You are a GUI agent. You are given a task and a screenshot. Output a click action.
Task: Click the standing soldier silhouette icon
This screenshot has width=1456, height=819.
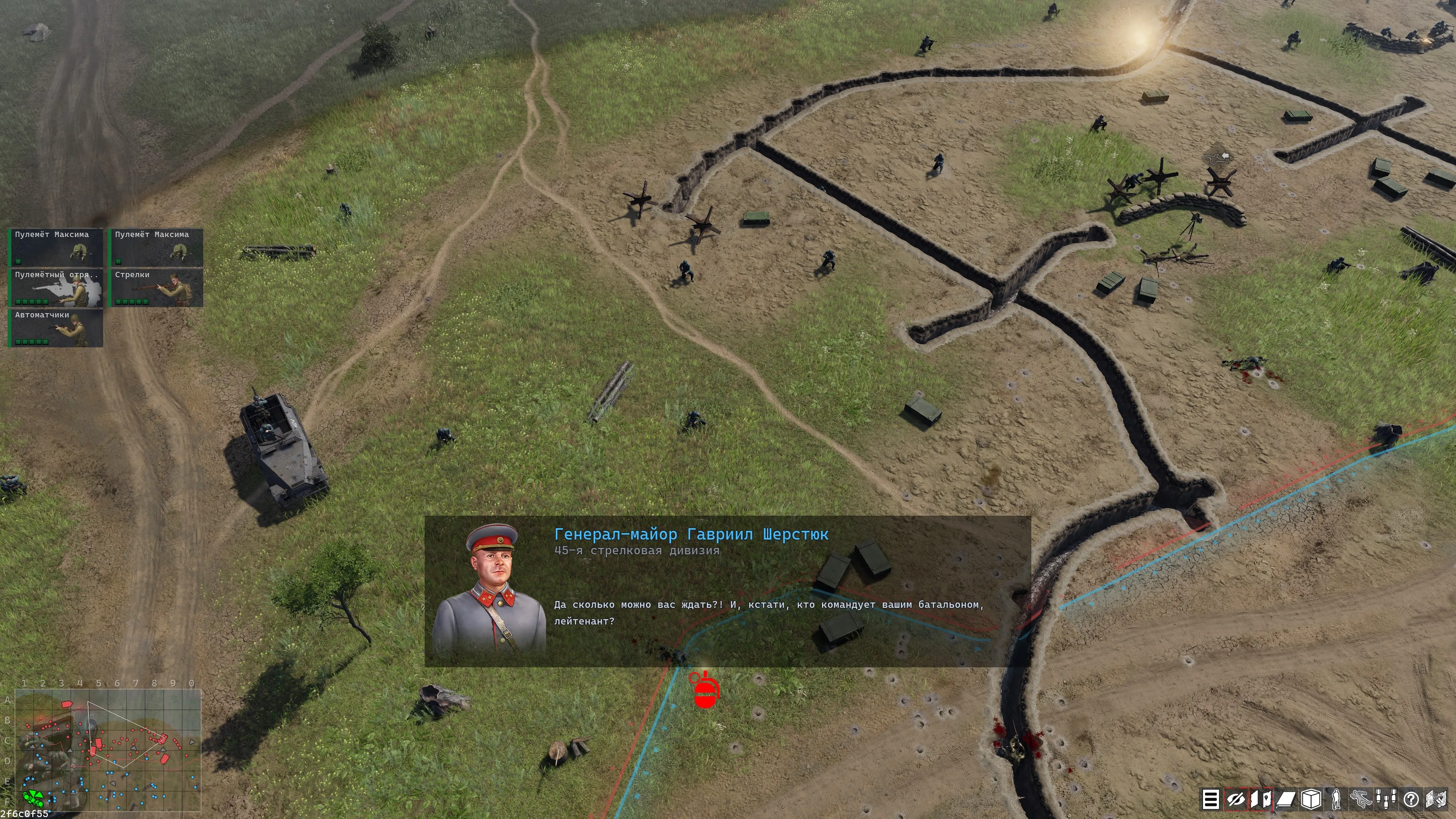coord(1336,799)
